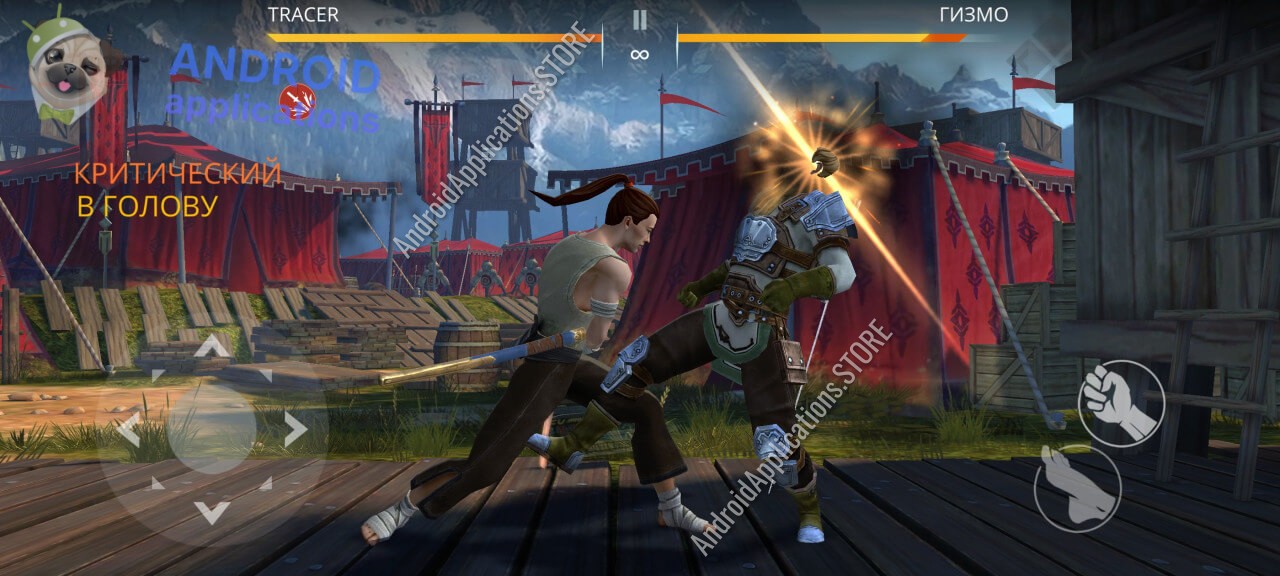Tap the joystick's left arrow
The height and width of the screenshot is (576, 1280).
pos(128,430)
